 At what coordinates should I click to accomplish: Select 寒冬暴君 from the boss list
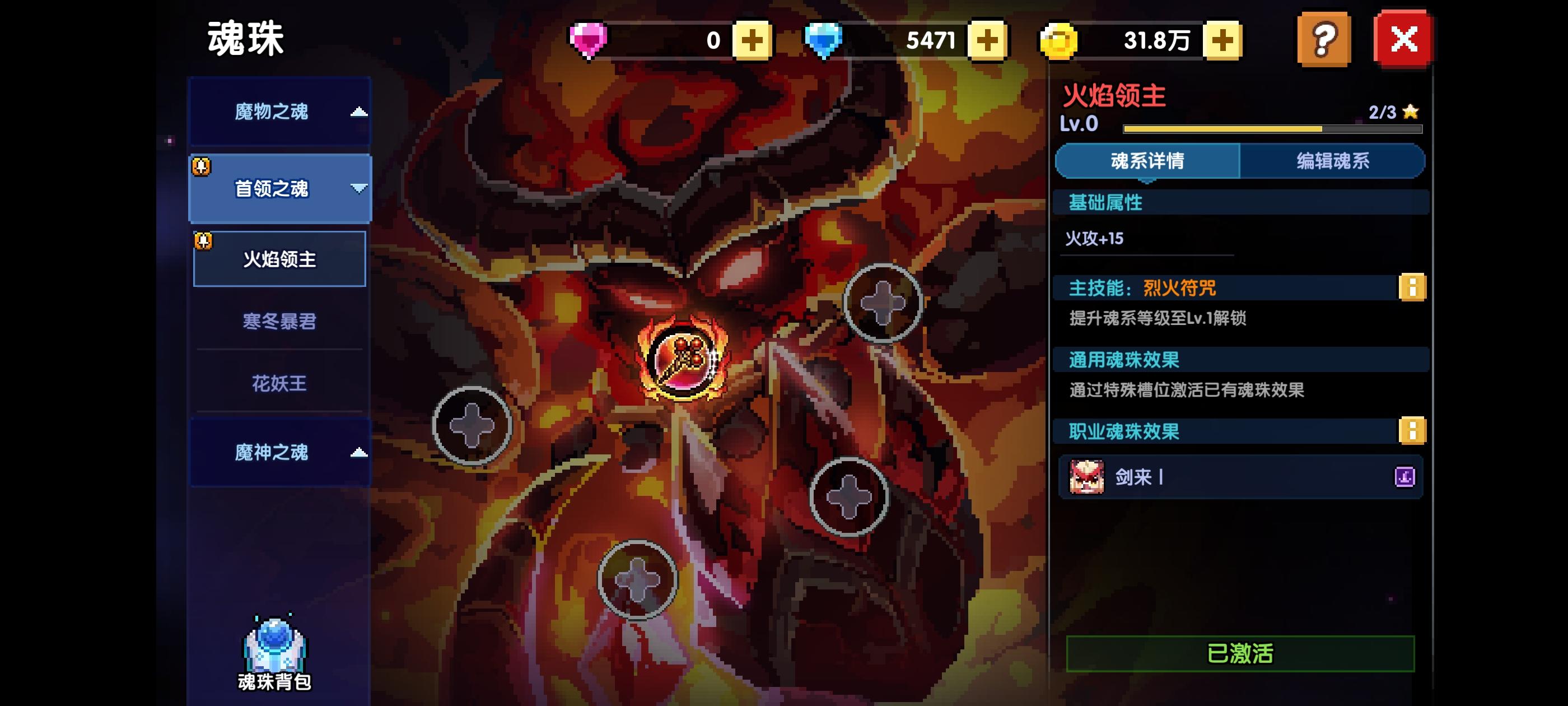(x=279, y=321)
